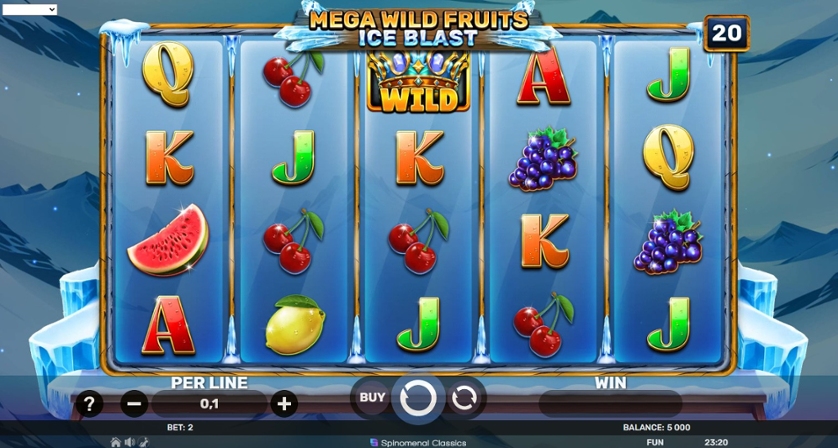Toggle the music note icon
838x448 pixels.
click(x=144, y=441)
